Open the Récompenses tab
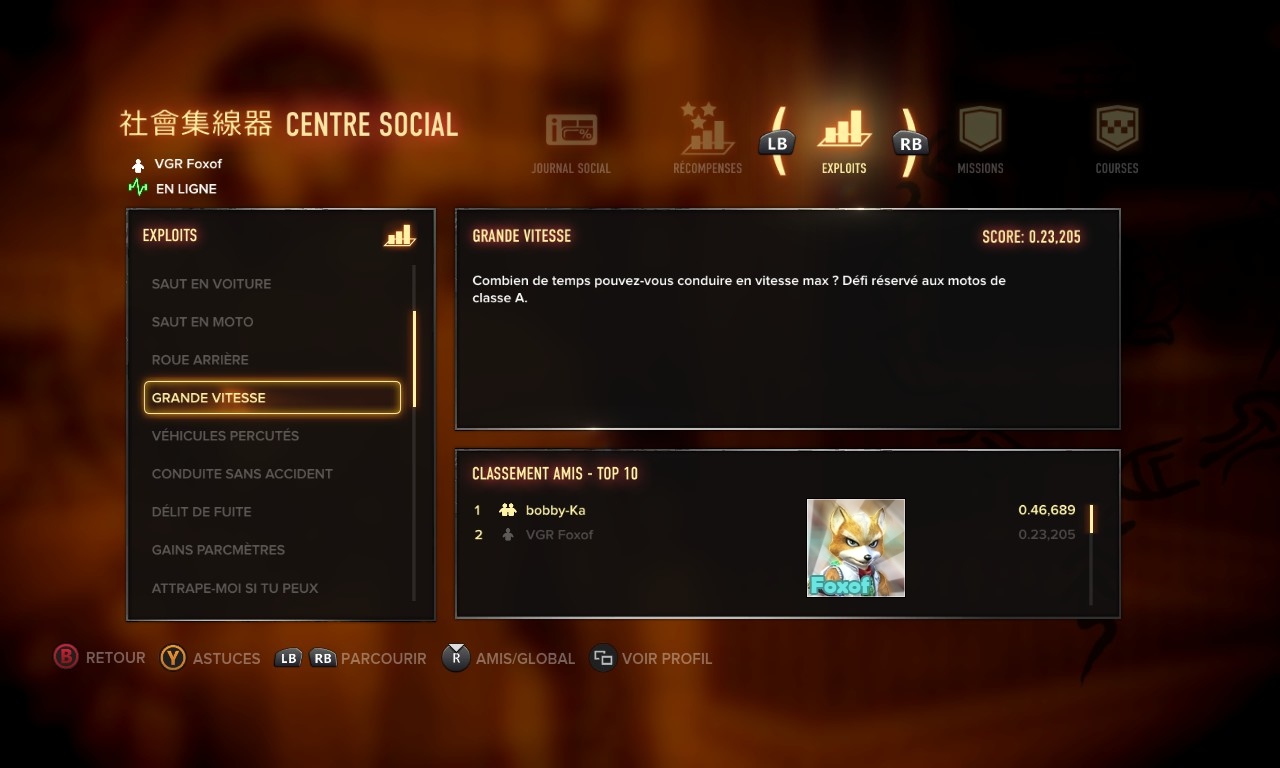This screenshot has height=768, width=1280. (x=707, y=141)
